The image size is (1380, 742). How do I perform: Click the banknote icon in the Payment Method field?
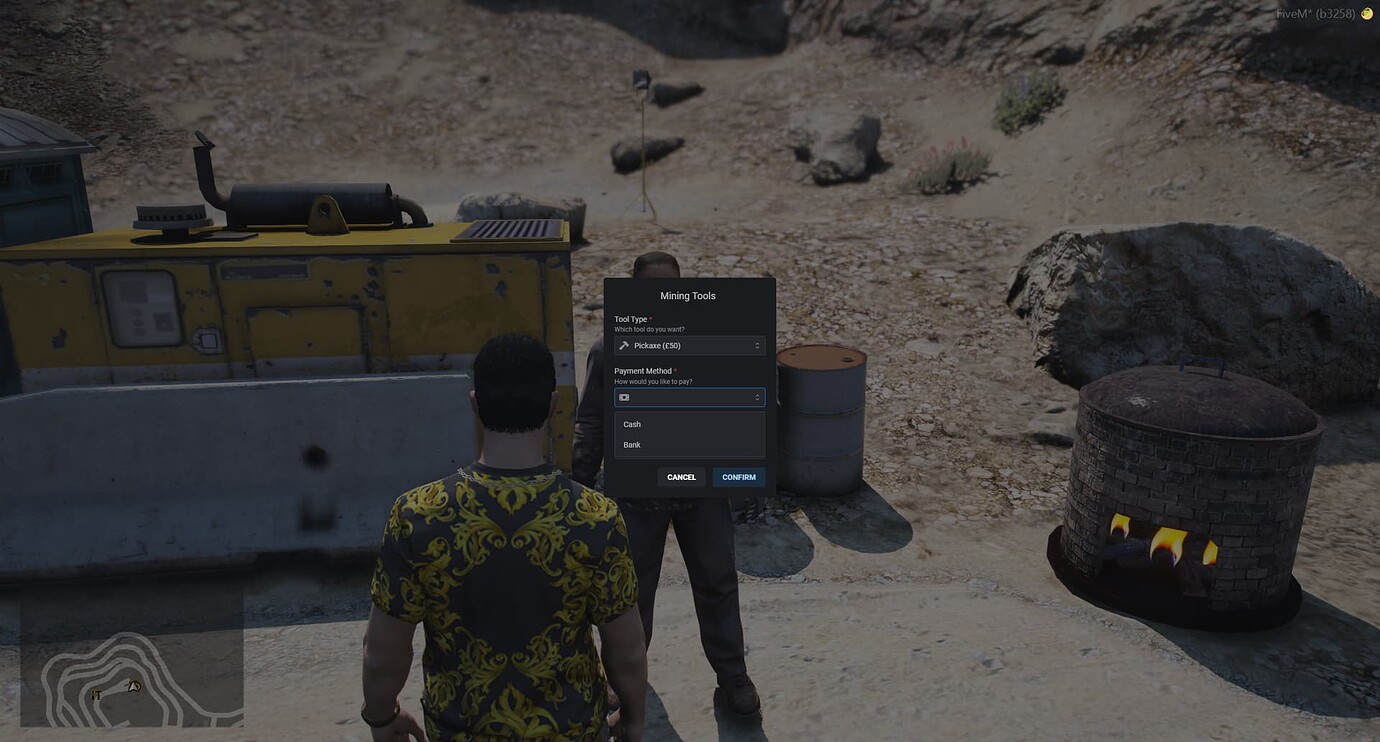coord(623,397)
